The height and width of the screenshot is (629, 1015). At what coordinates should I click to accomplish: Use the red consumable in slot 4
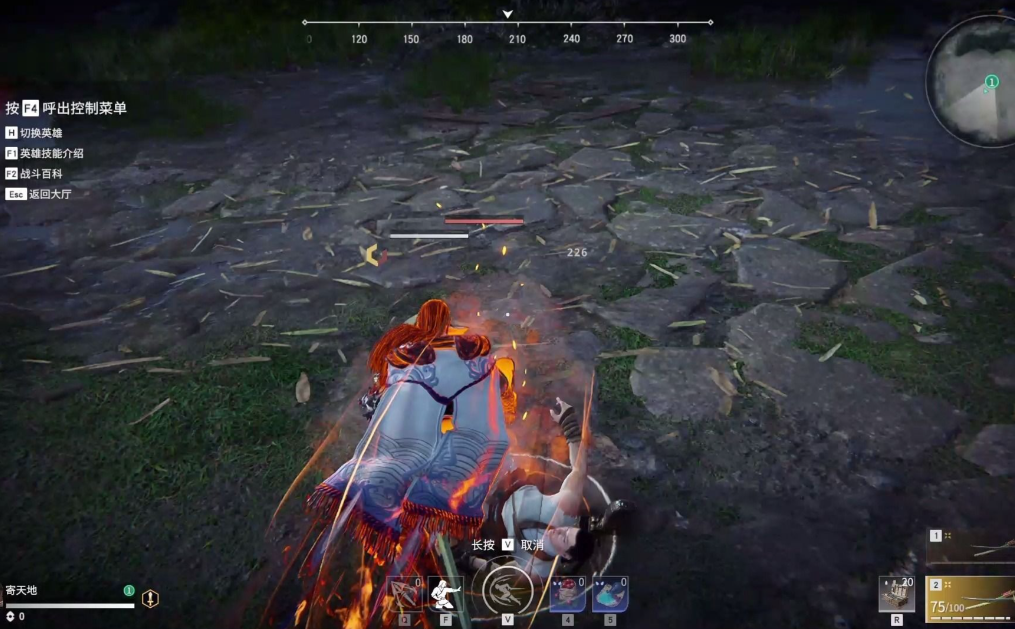click(x=567, y=593)
